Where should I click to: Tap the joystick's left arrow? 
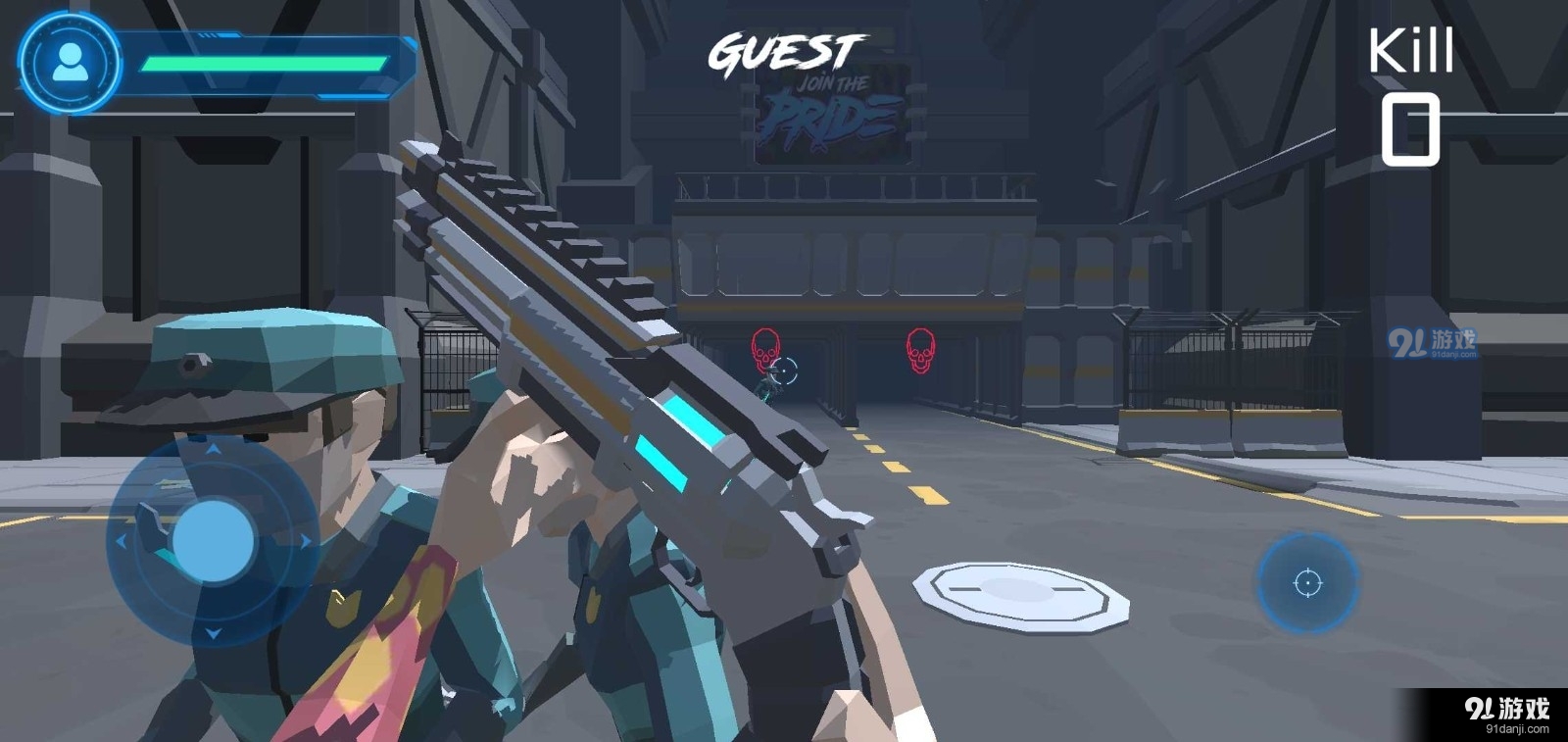tap(122, 541)
